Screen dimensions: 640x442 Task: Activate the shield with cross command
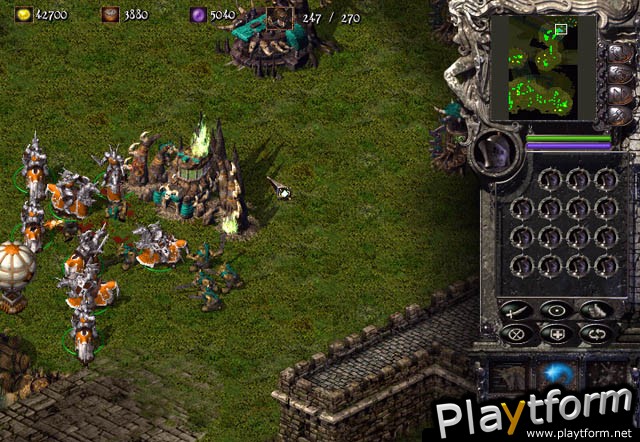557,335
